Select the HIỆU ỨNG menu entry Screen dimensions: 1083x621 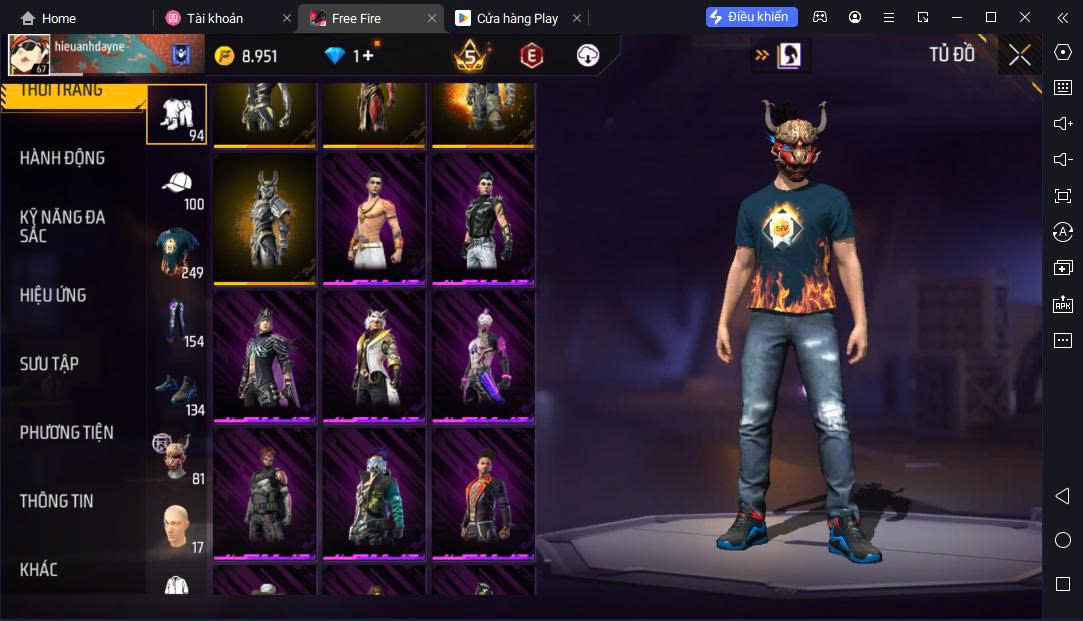tap(53, 295)
